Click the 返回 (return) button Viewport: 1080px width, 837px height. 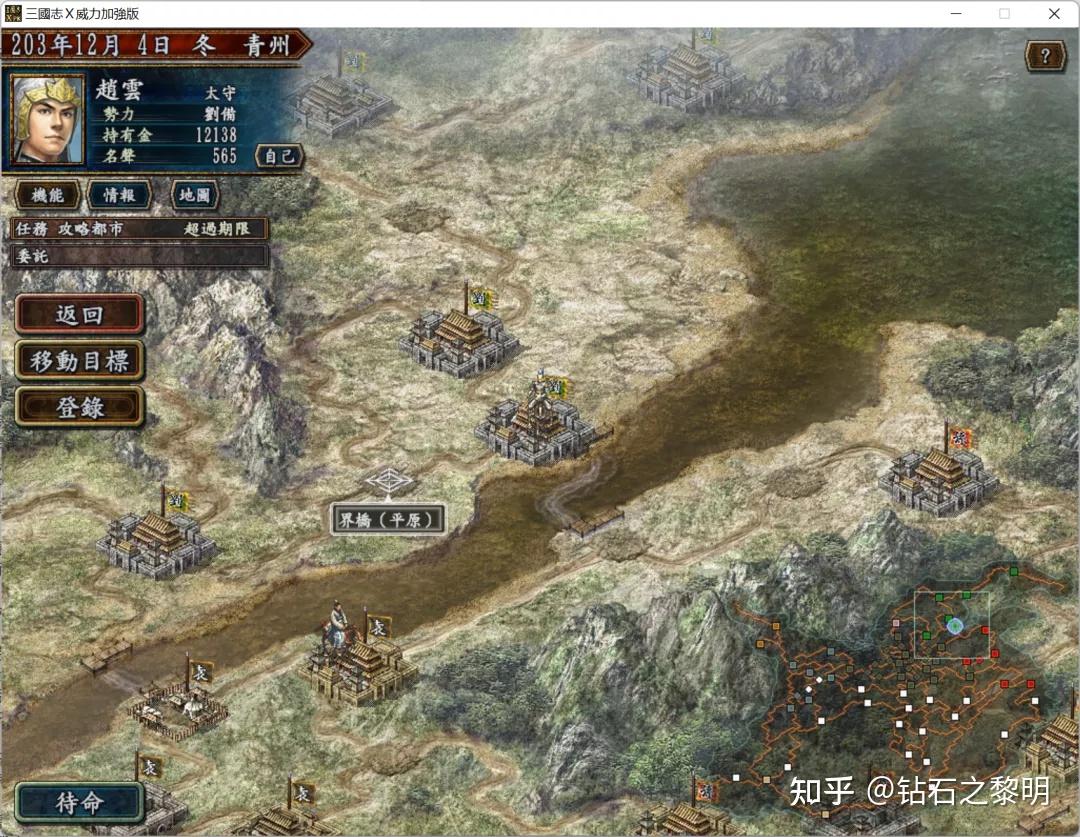click(79, 314)
